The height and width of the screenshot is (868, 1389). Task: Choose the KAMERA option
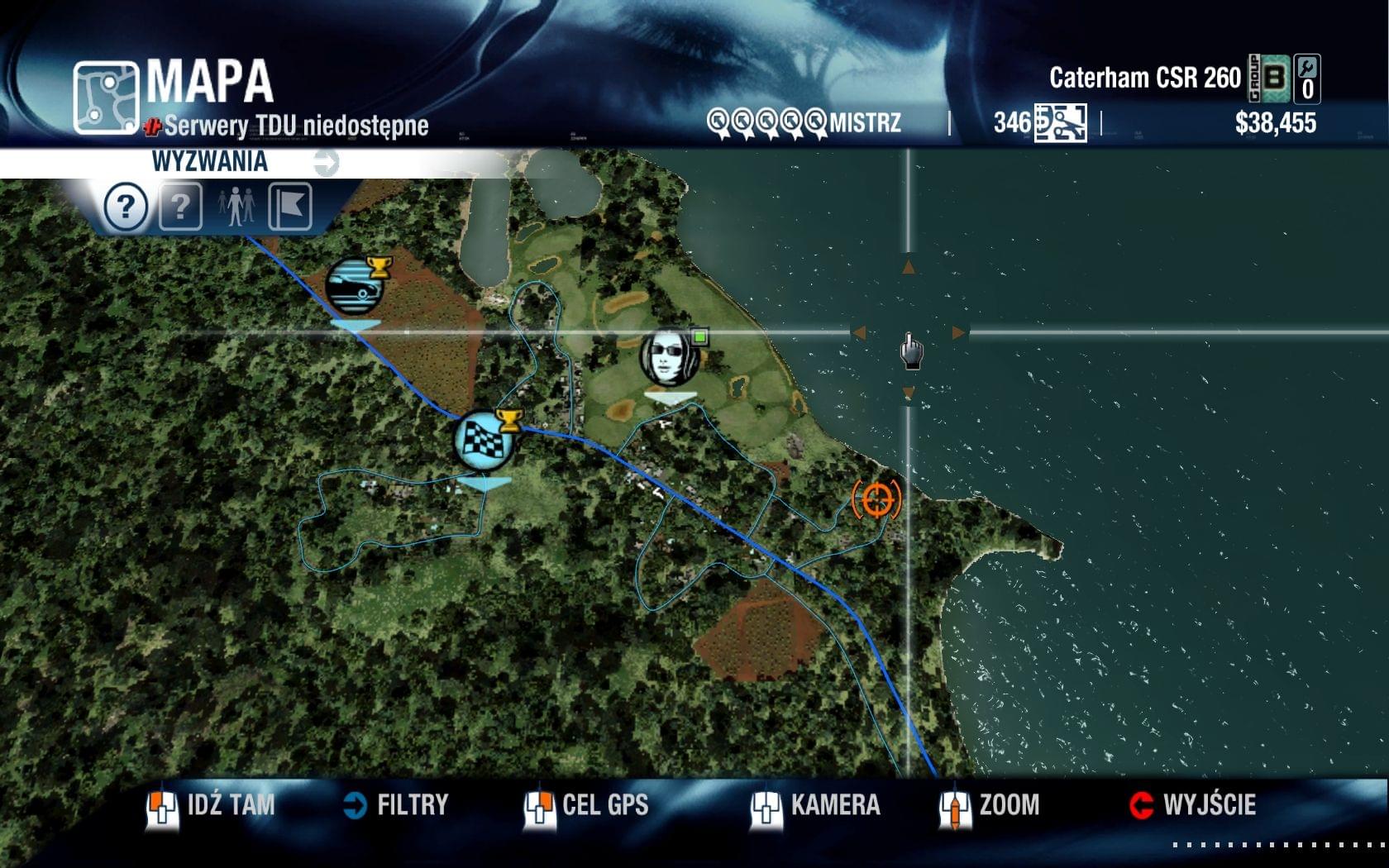pyautogui.click(x=816, y=805)
